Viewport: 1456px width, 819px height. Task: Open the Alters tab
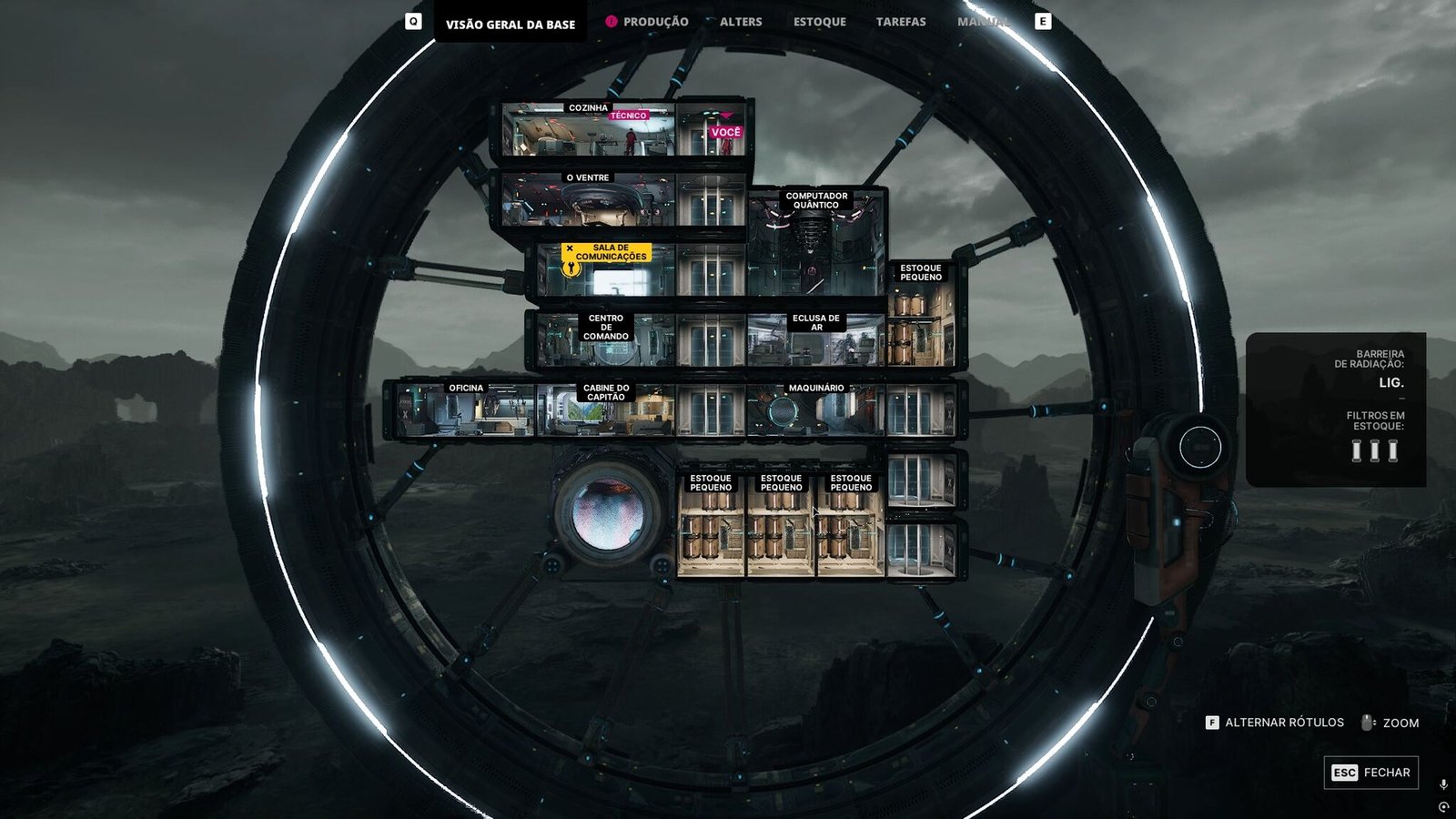click(741, 22)
